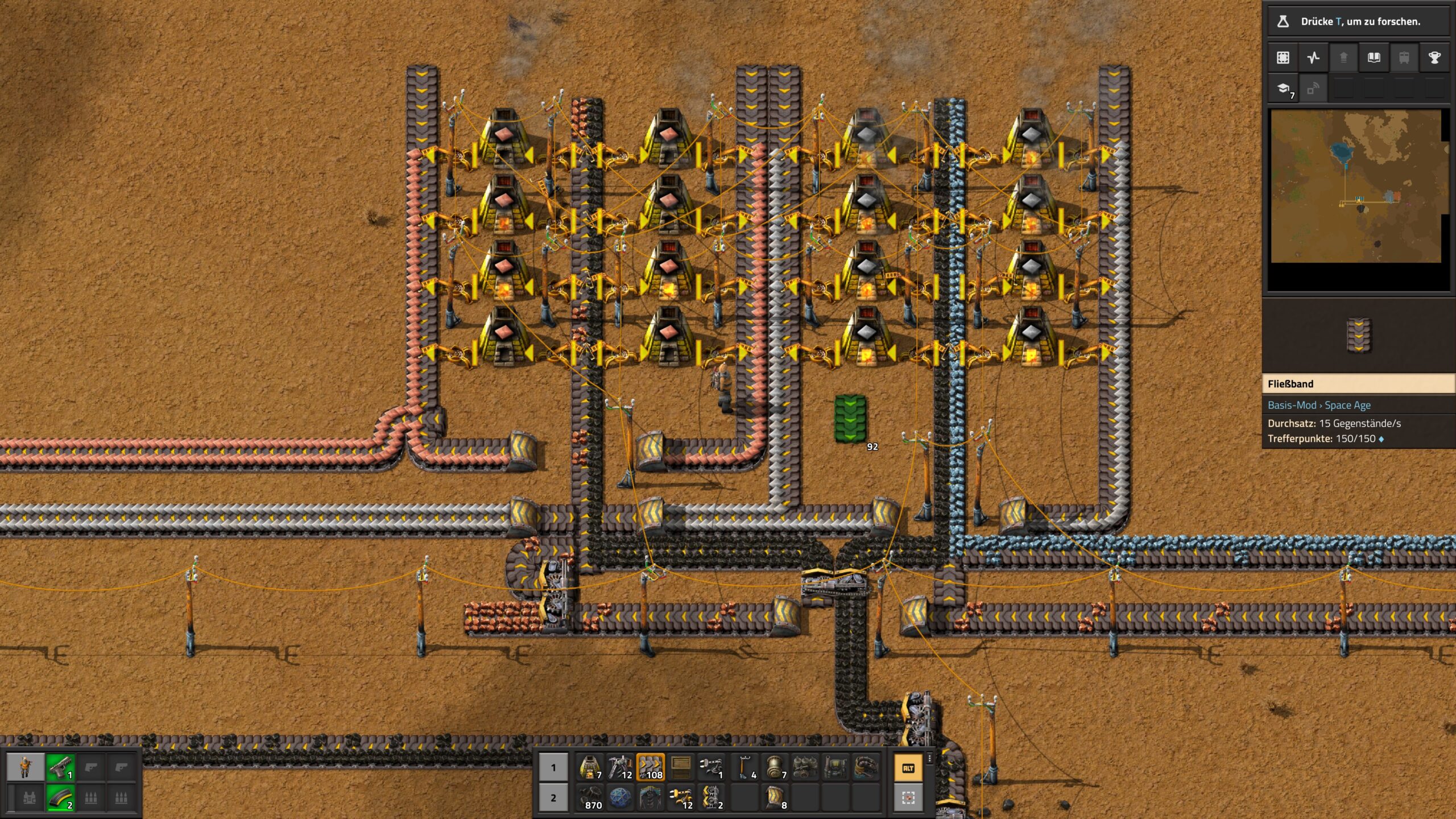This screenshot has width=1456, height=819.
Task: Select the small electric pole slot
Action: 744,767
